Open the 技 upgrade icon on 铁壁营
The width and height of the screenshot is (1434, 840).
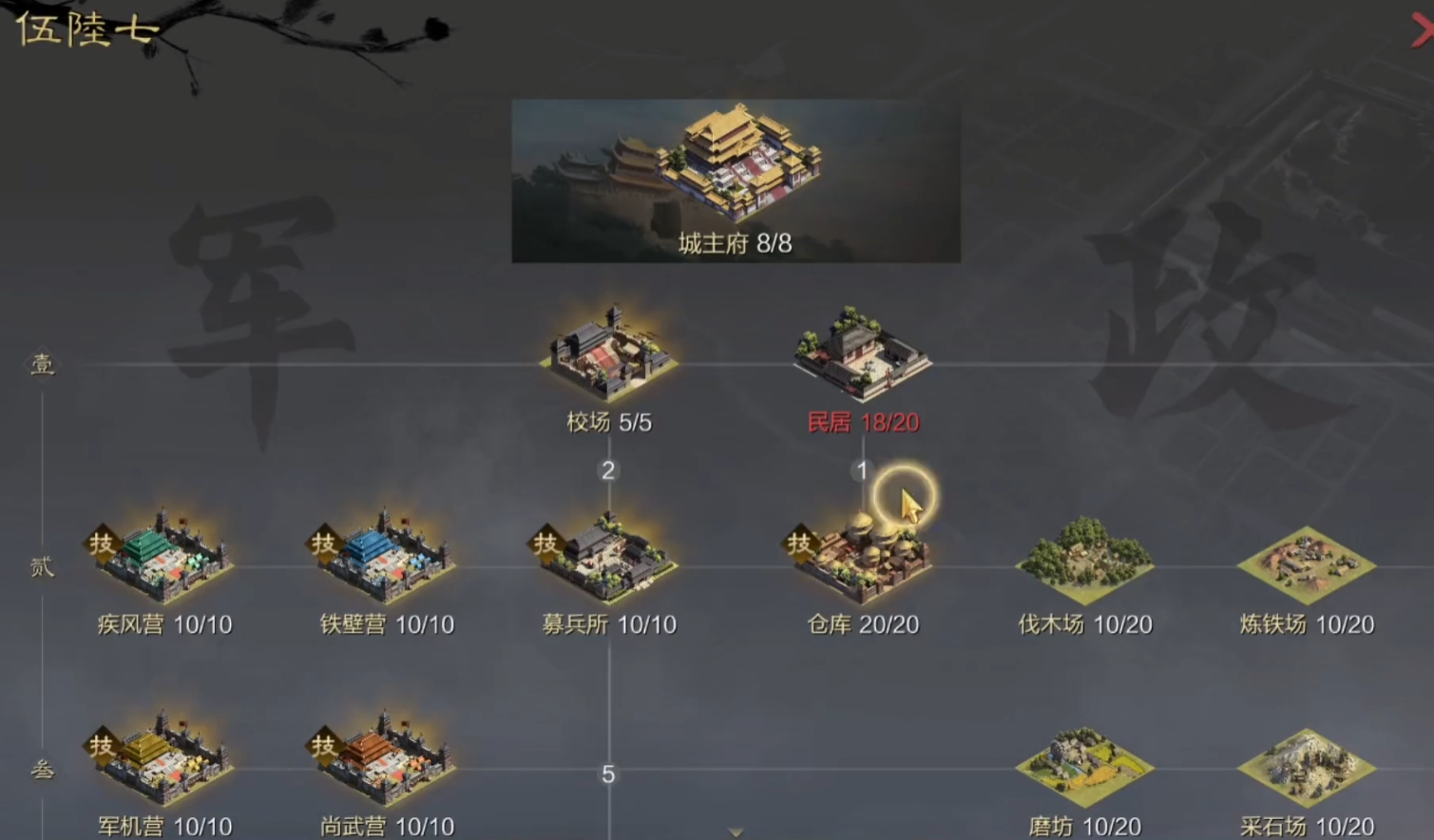pyautogui.click(x=323, y=544)
